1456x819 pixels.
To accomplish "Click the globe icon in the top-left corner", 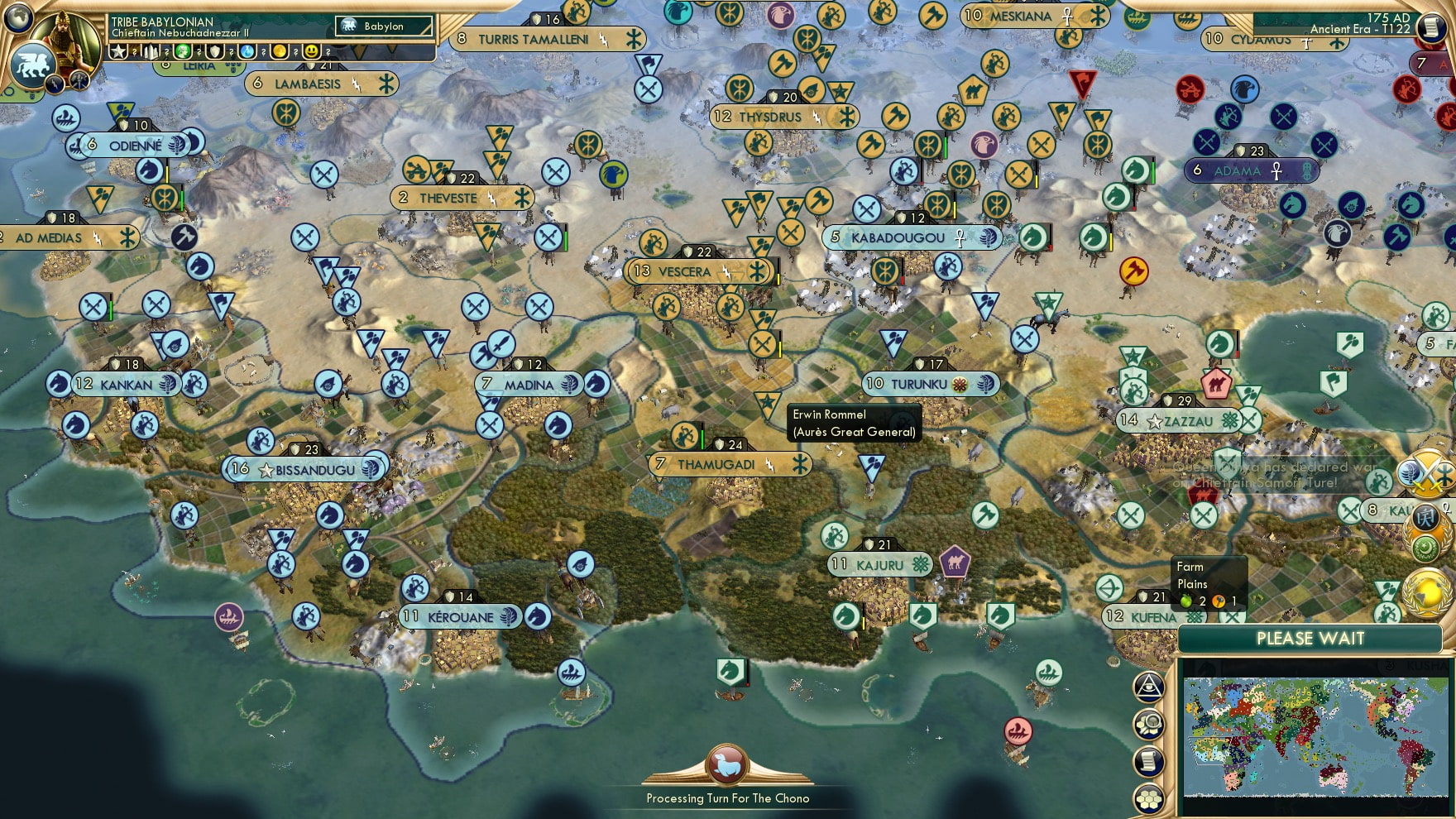I will (20, 18).
